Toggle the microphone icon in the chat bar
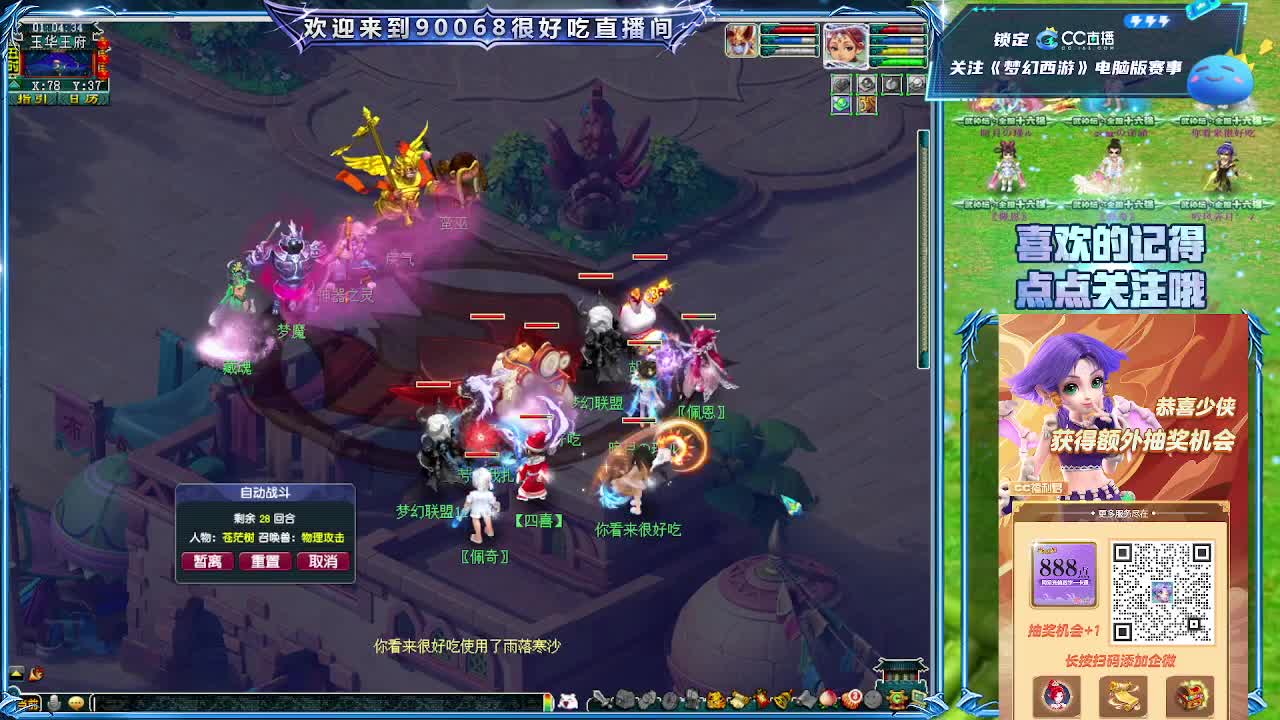1280x720 pixels. tap(53, 702)
